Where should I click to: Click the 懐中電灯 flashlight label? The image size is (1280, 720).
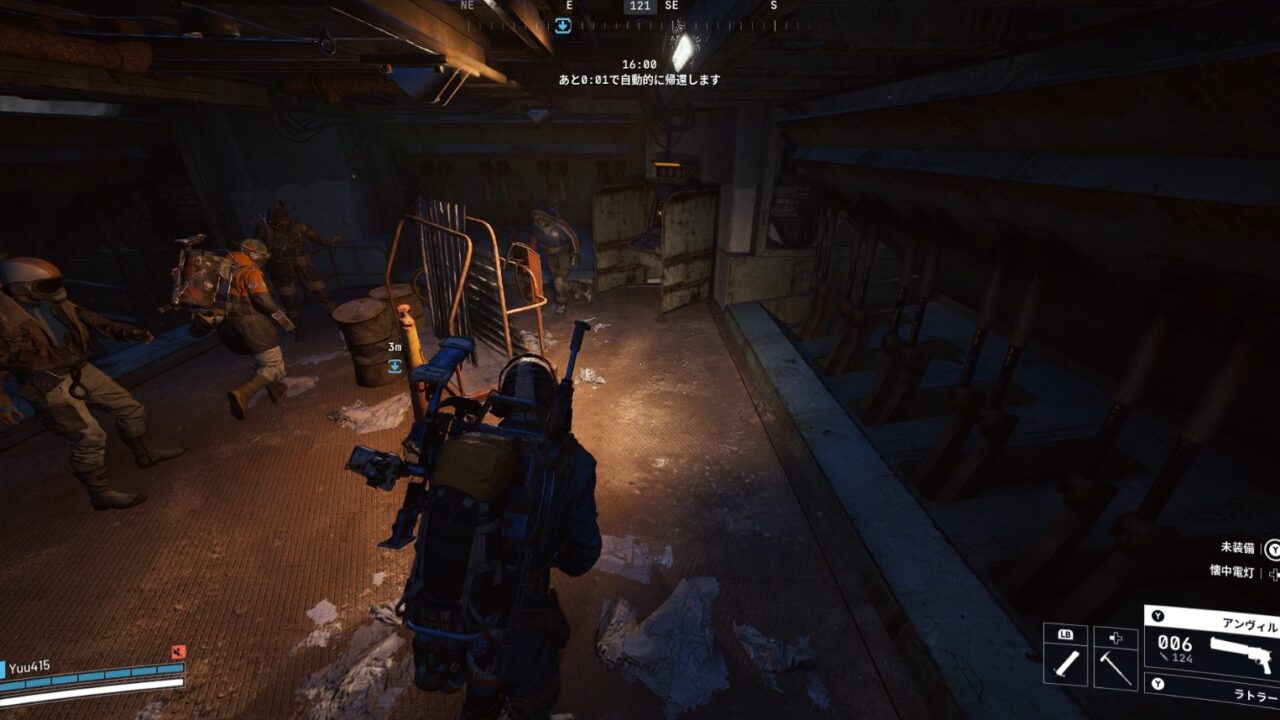click(1231, 571)
